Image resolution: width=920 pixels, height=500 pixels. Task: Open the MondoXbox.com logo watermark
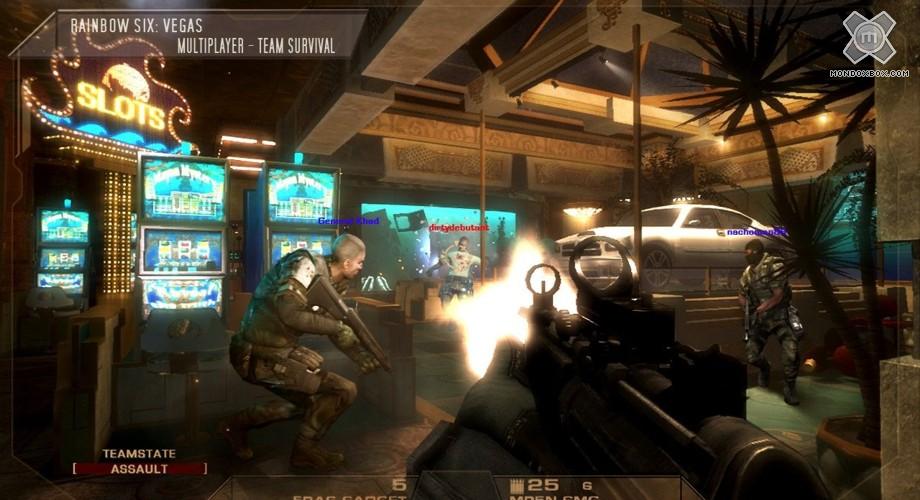click(868, 45)
